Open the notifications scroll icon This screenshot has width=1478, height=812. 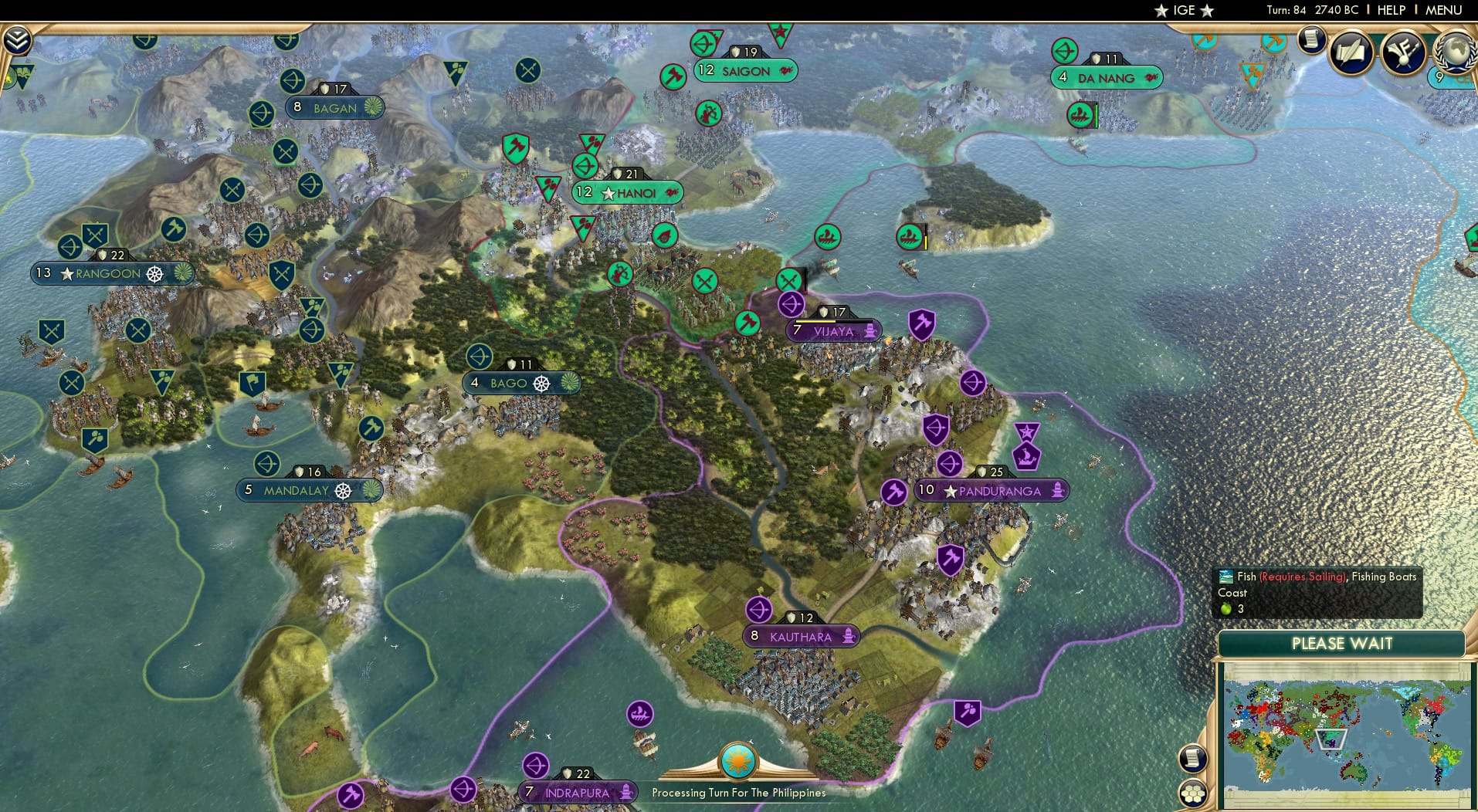tap(1310, 41)
